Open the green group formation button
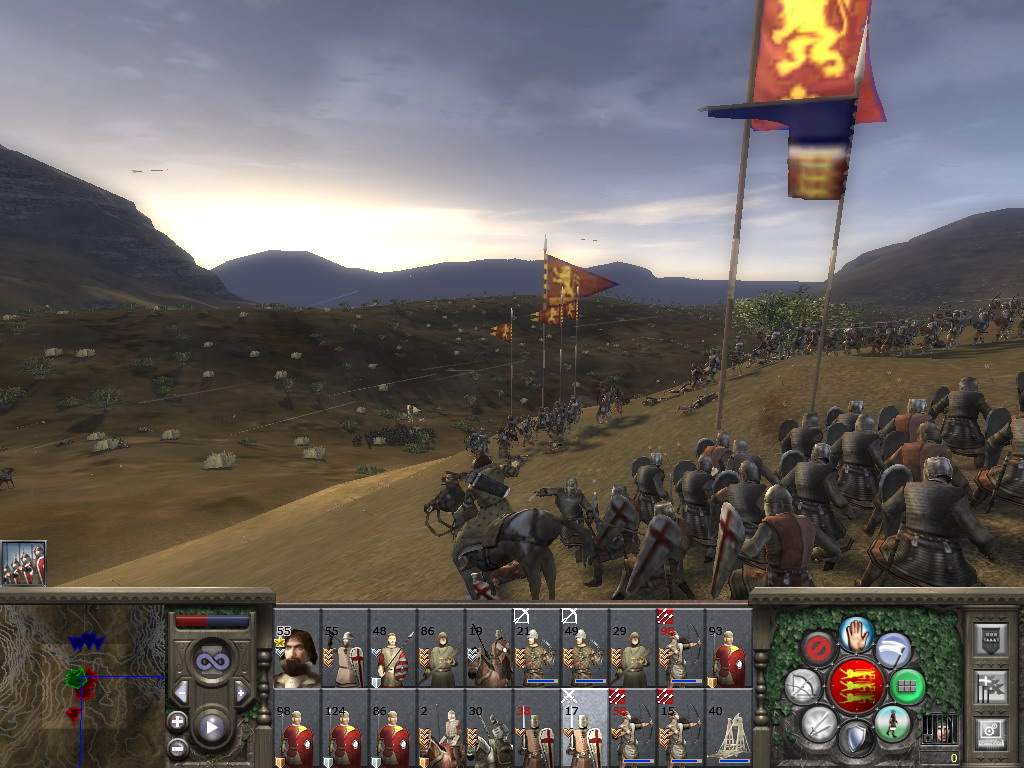The image size is (1024, 768). click(x=907, y=686)
